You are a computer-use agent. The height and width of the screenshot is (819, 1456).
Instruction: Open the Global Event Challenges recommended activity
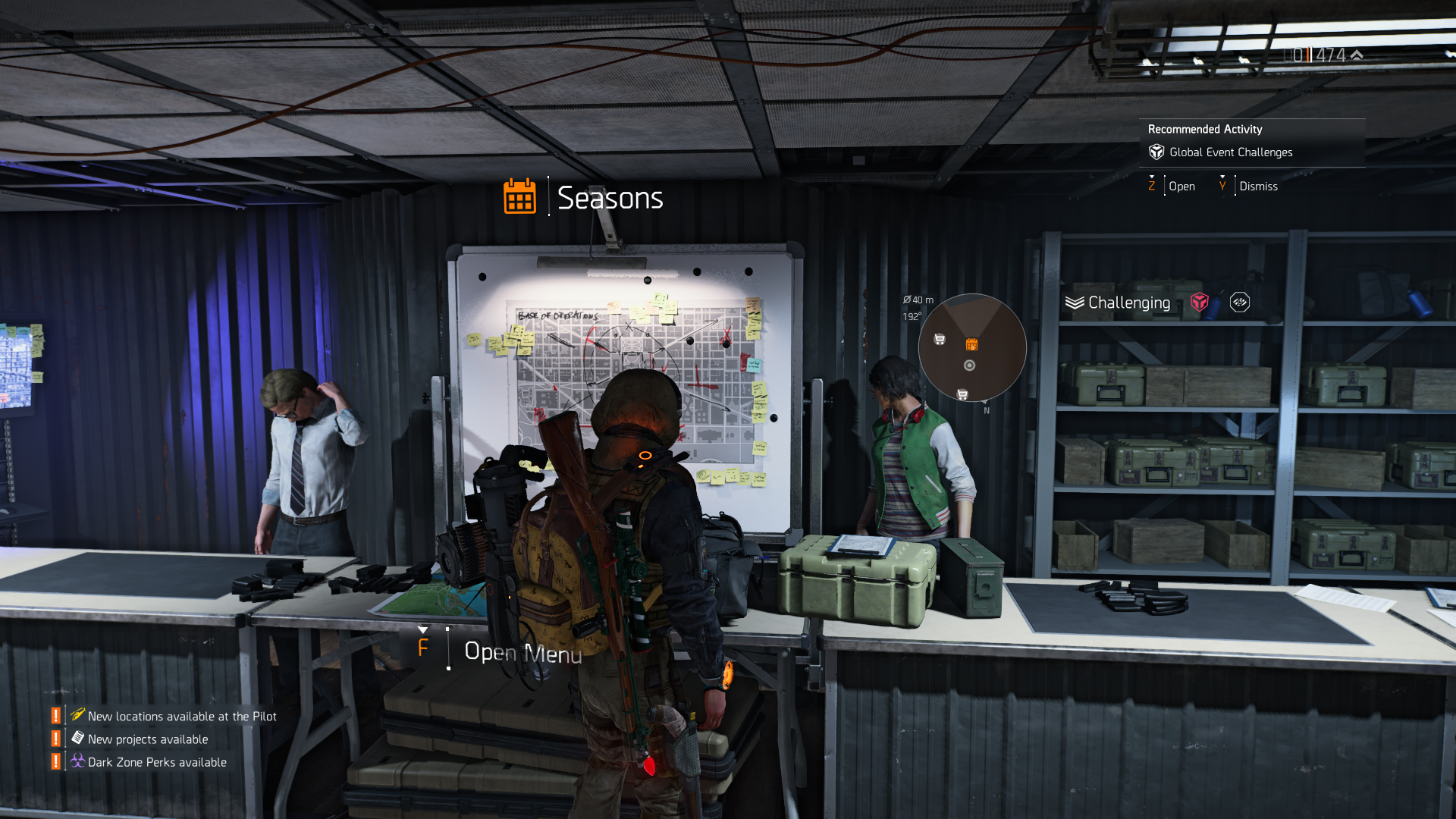pos(1230,152)
